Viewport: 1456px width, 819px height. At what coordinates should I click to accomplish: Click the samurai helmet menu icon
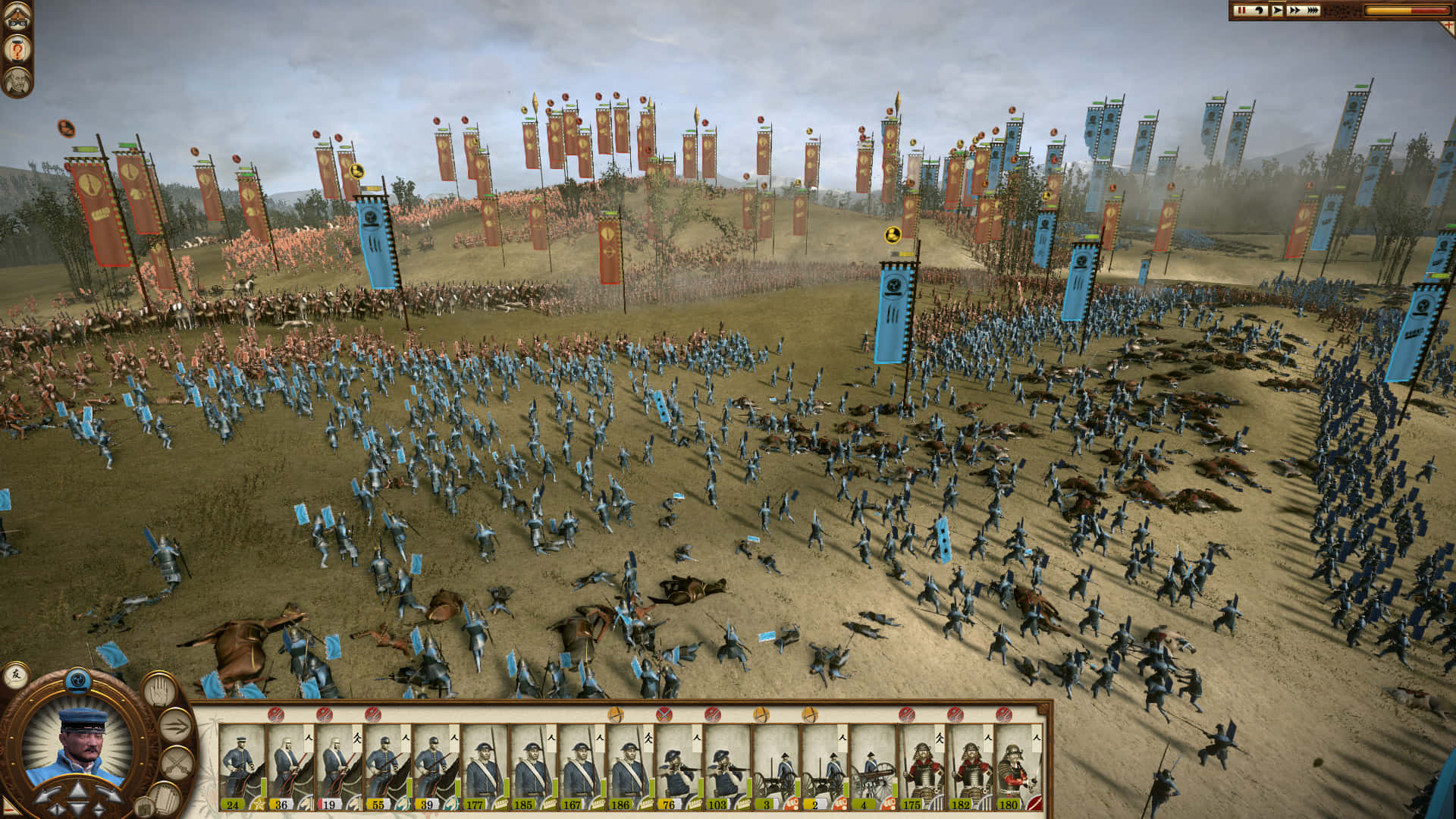(17, 17)
